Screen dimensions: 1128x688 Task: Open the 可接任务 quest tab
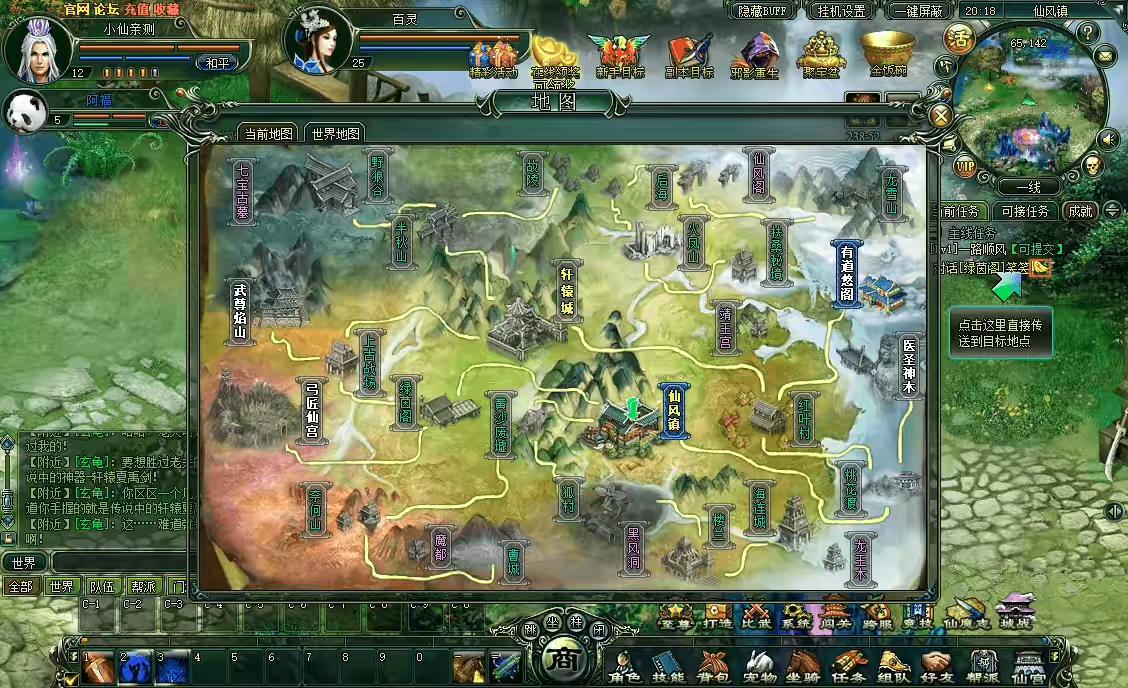1025,211
